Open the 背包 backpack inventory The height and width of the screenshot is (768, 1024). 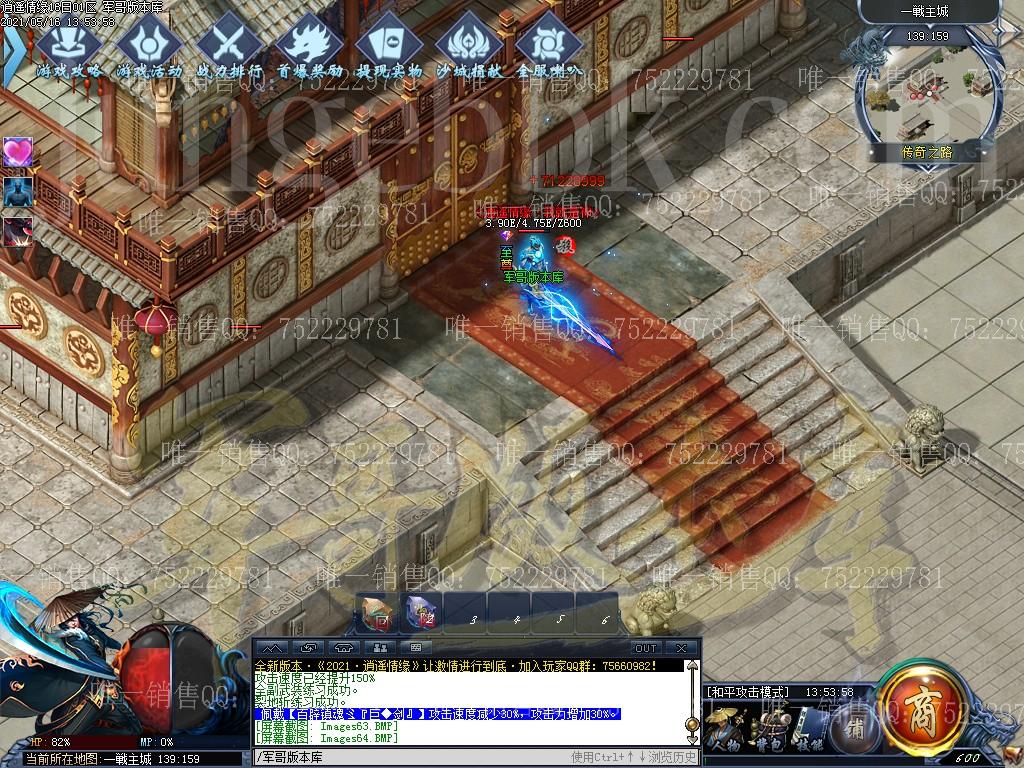point(769,728)
